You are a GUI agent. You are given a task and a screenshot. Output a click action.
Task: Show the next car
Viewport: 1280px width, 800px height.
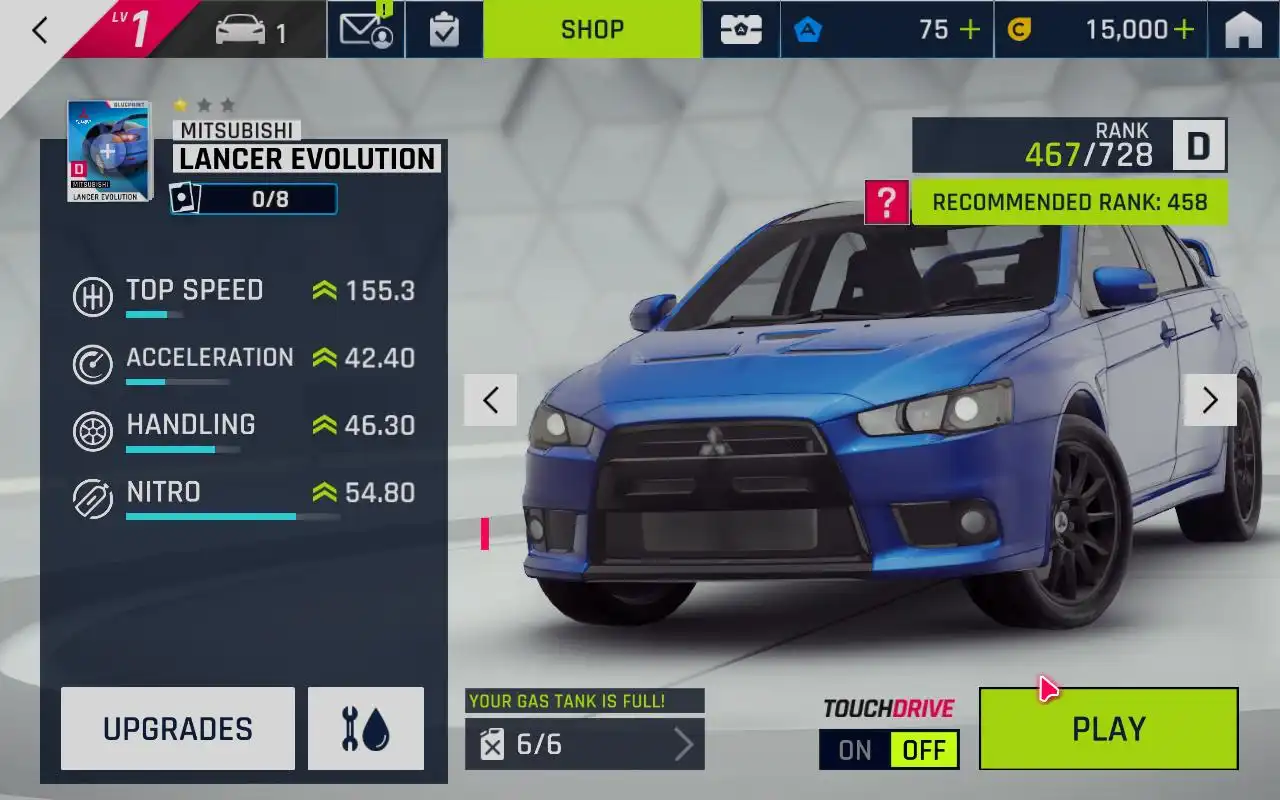pyautogui.click(x=1210, y=400)
